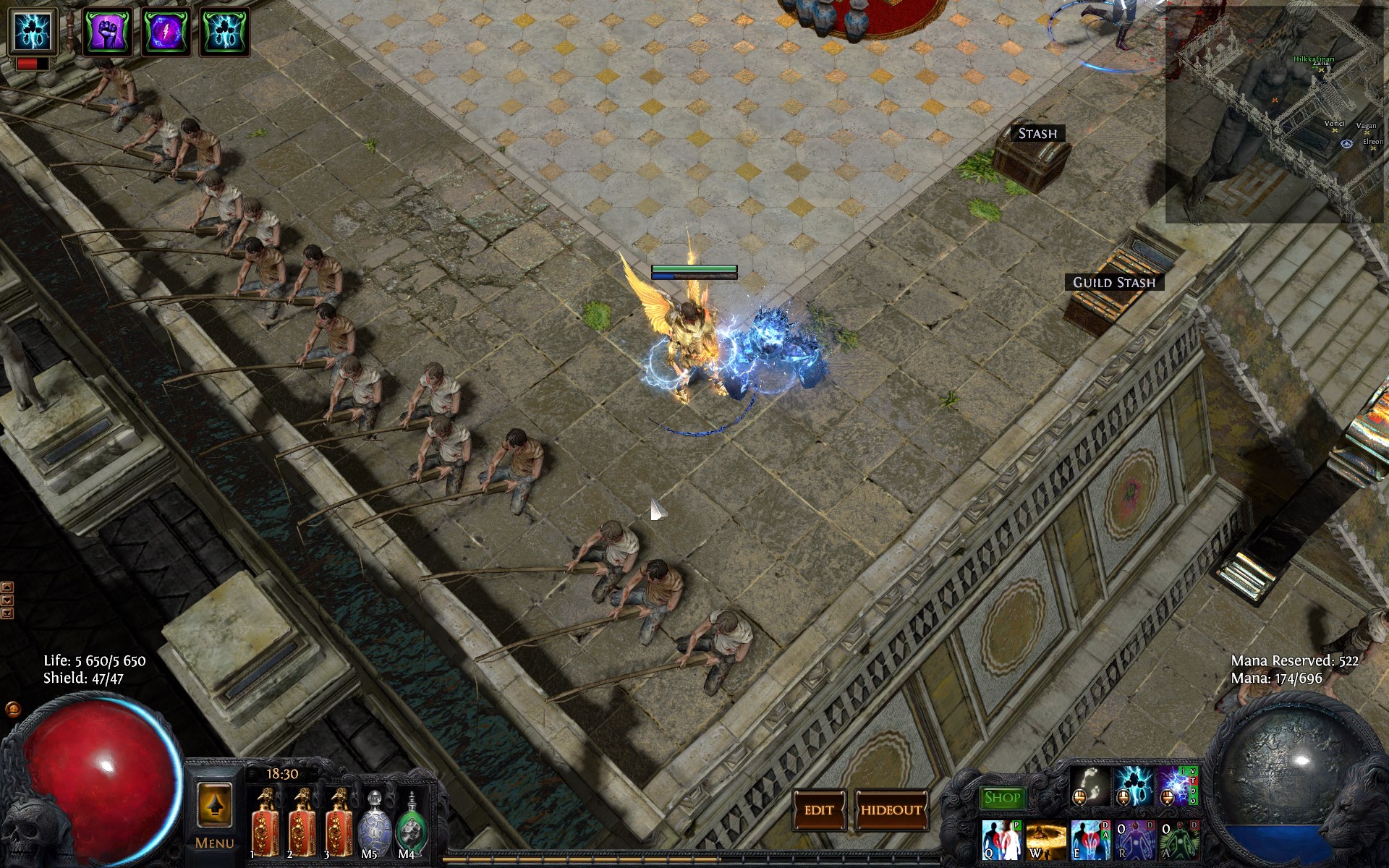Open the Guild Stash label
Viewport: 1389px width, 868px height.
(1114, 282)
